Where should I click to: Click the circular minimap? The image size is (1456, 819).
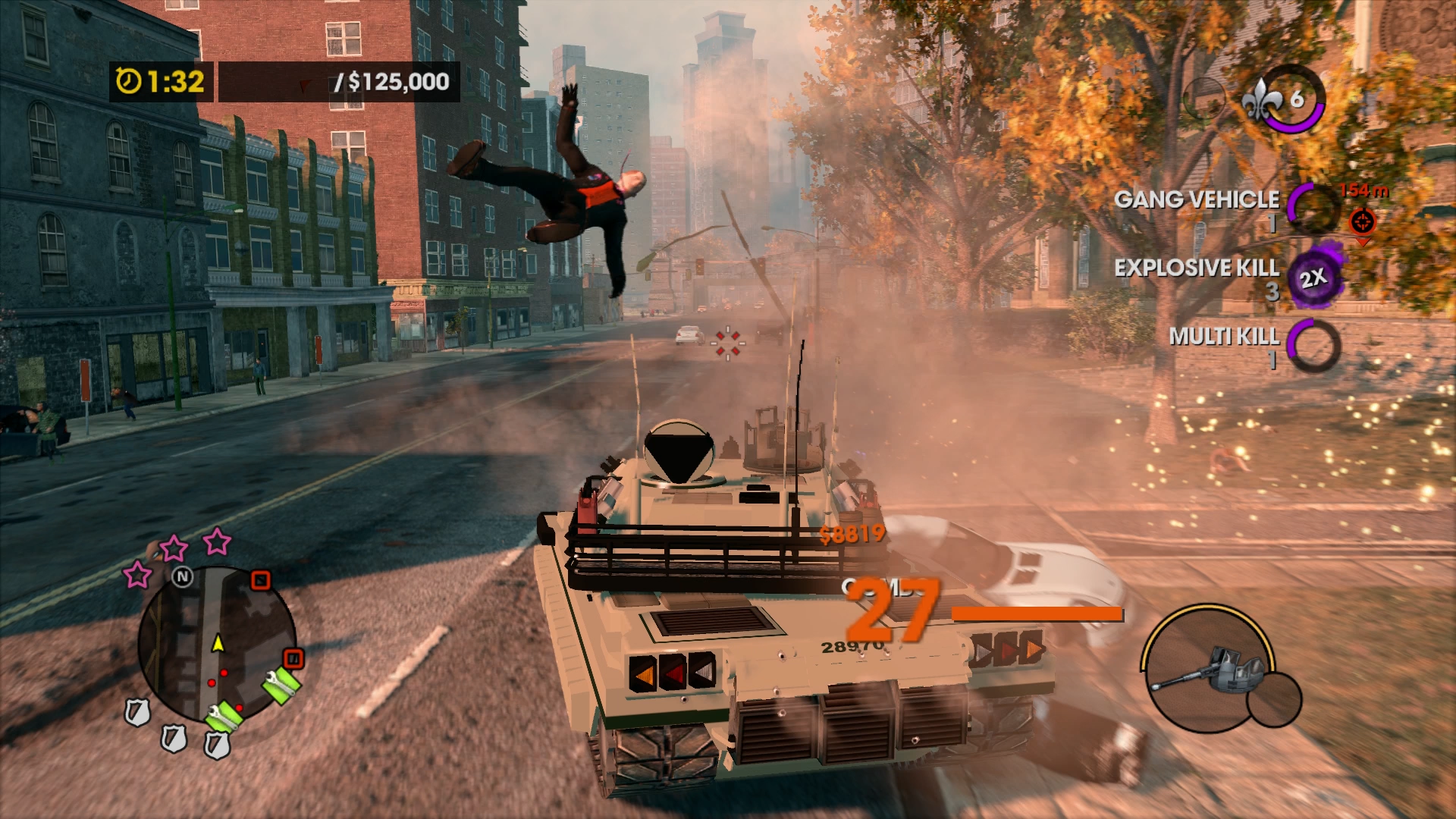[x=217, y=645]
